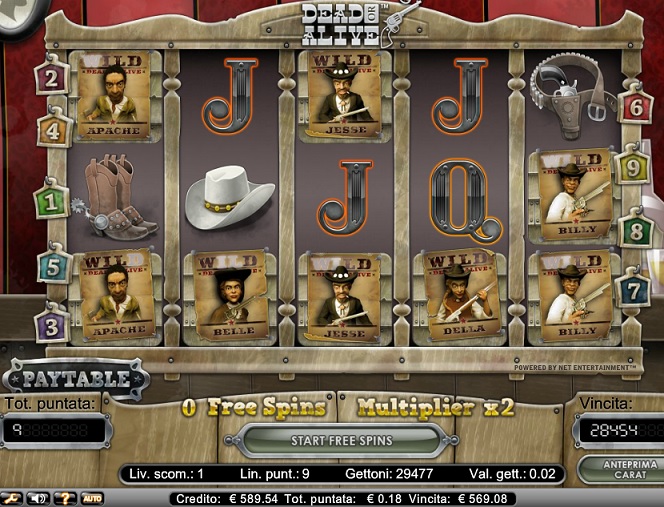The image size is (664, 507).
Task: Select bet line tag number 5
Action: 53,266
